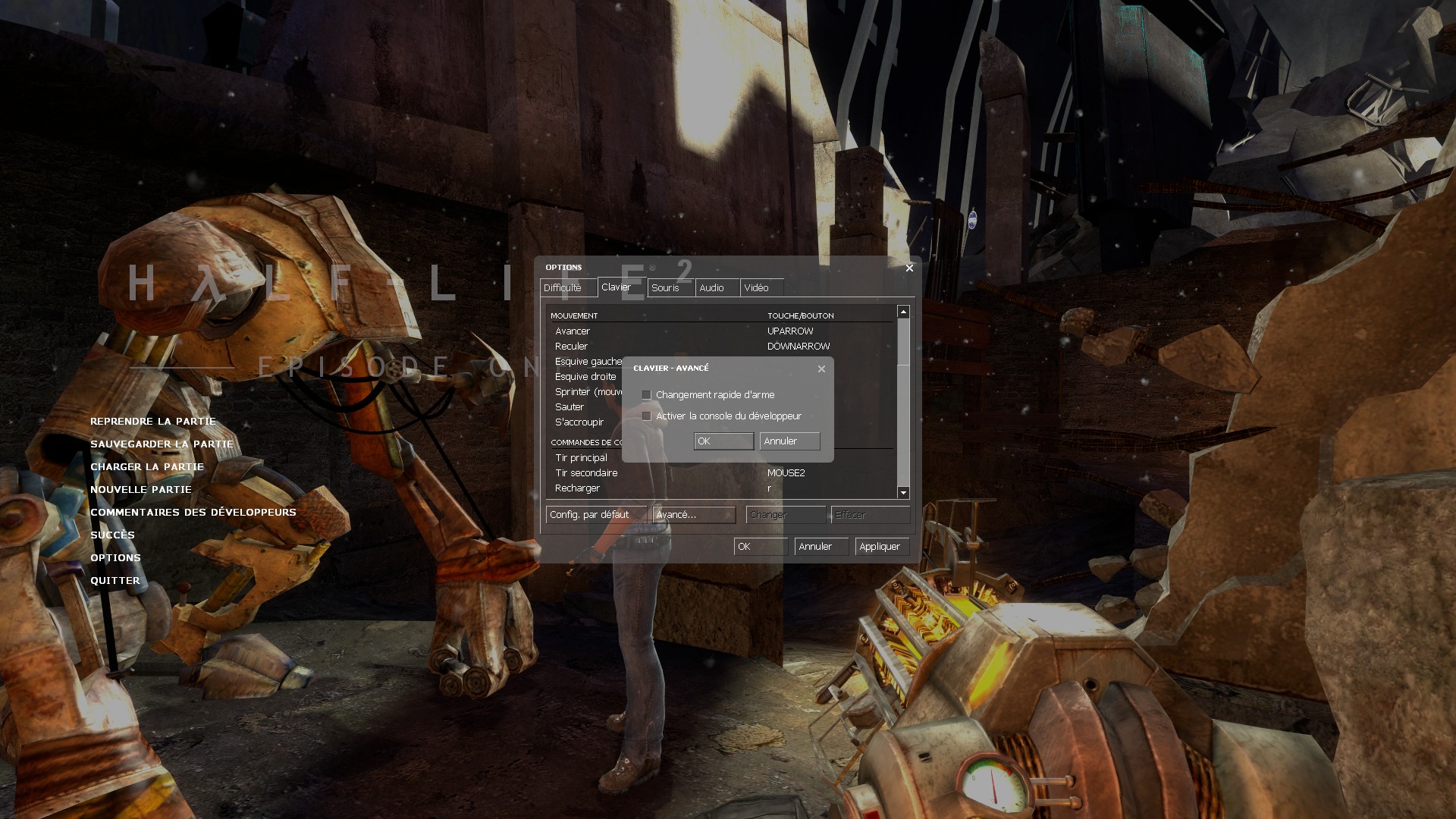Toggle Activer la console du développeur
This screenshot has height=819, width=1456.
coord(646,416)
